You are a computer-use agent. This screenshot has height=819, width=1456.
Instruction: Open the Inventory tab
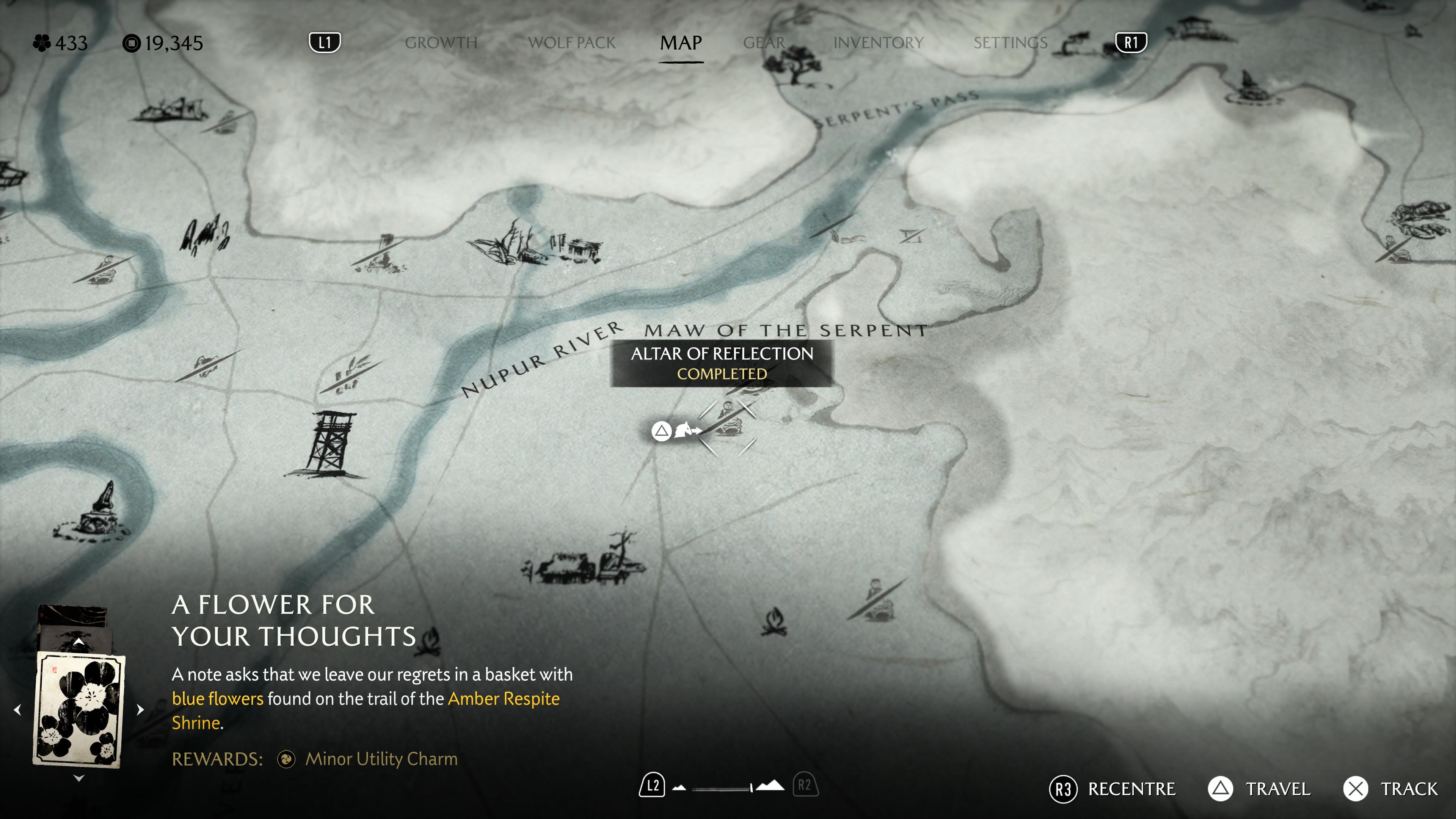878,43
